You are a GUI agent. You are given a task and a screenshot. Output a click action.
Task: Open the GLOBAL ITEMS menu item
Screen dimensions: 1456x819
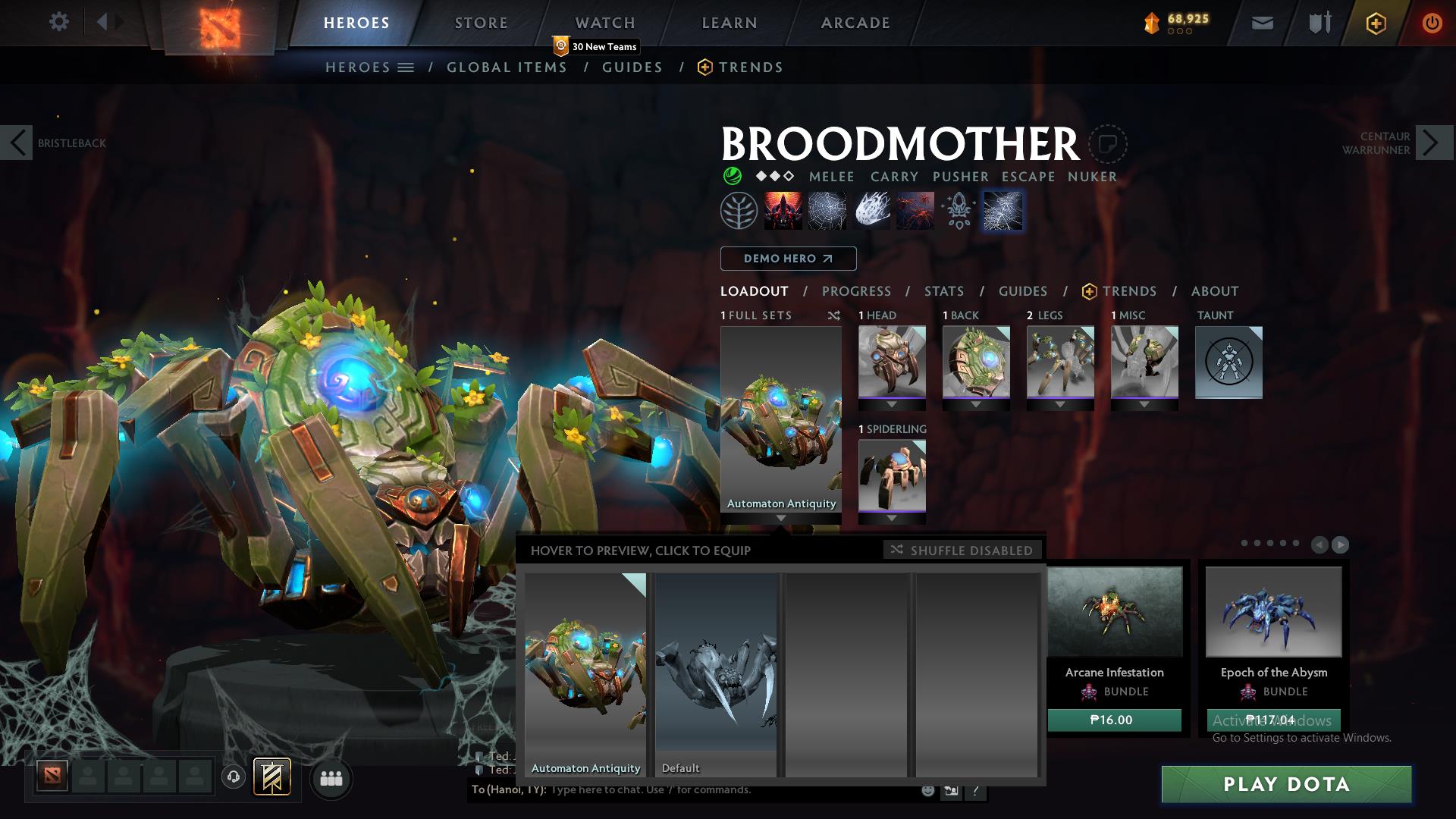(x=507, y=67)
